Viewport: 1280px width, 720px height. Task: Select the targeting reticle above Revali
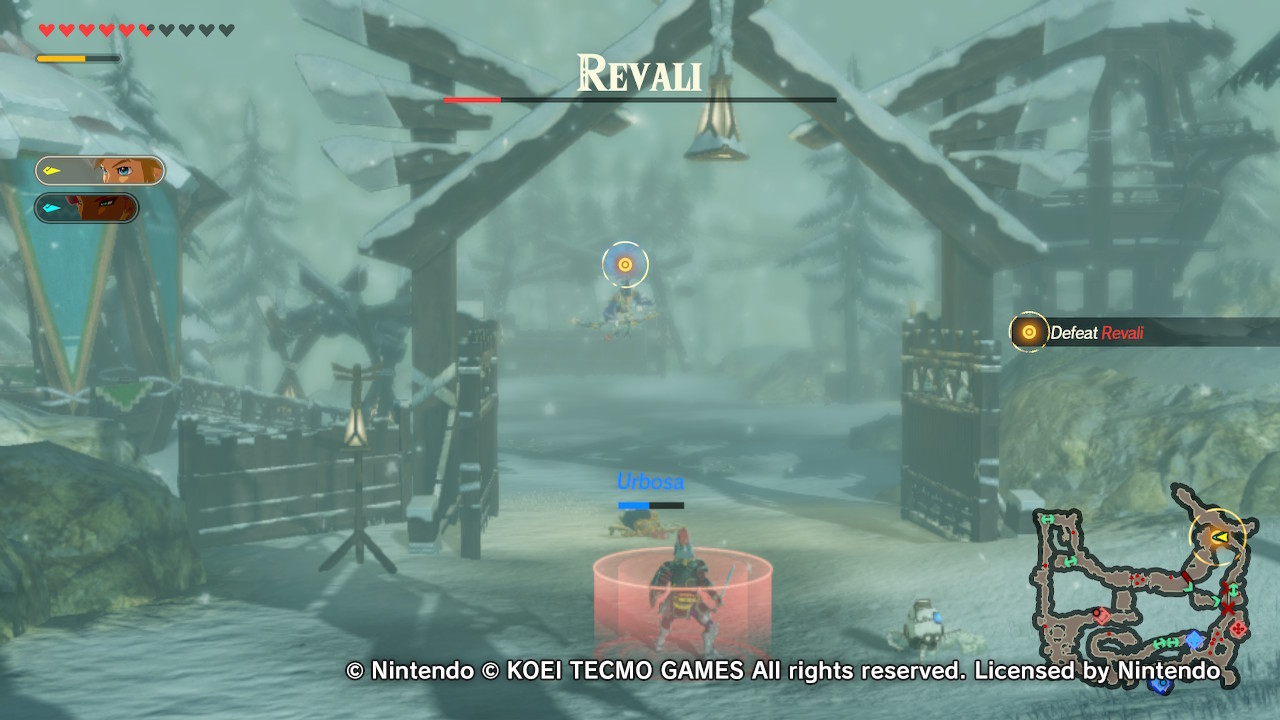coord(624,264)
